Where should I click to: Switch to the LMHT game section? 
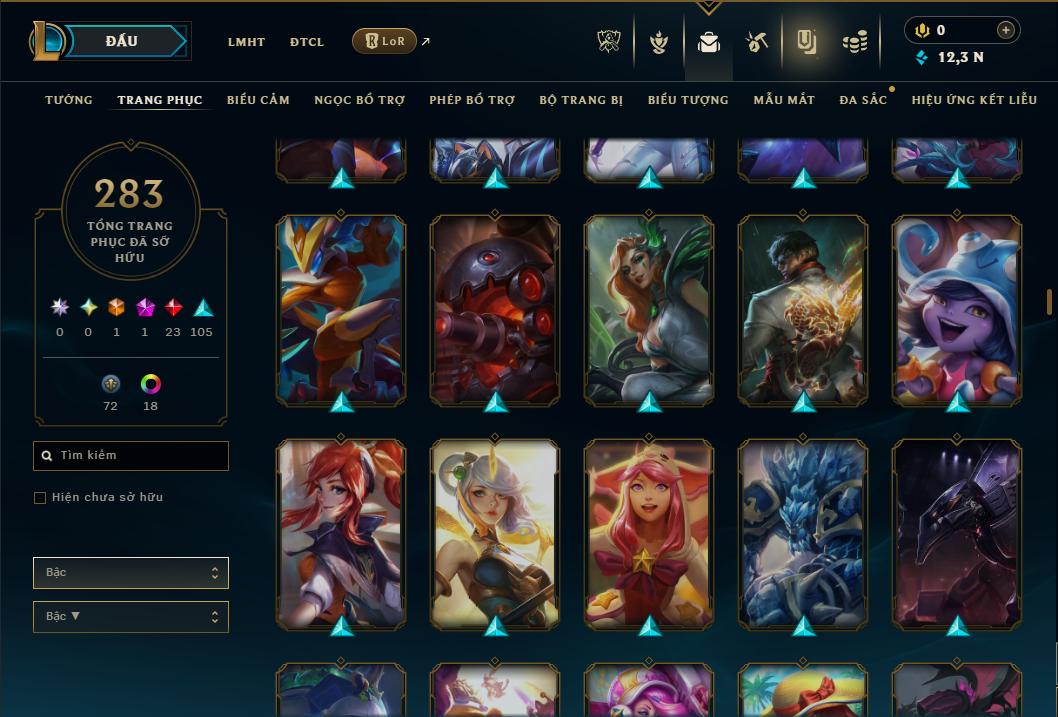[246, 42]
